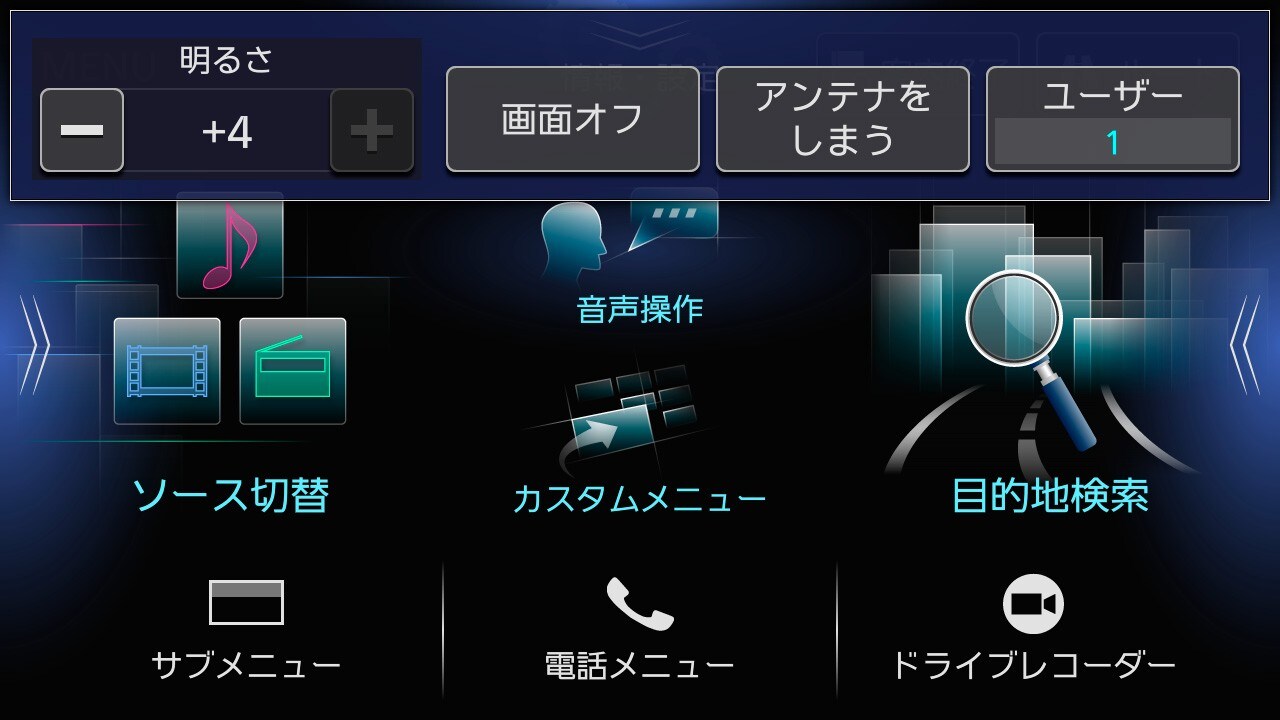Viewport: 1280px width, 720px height.
Task: Select the music note source icon
Action: 228,247
